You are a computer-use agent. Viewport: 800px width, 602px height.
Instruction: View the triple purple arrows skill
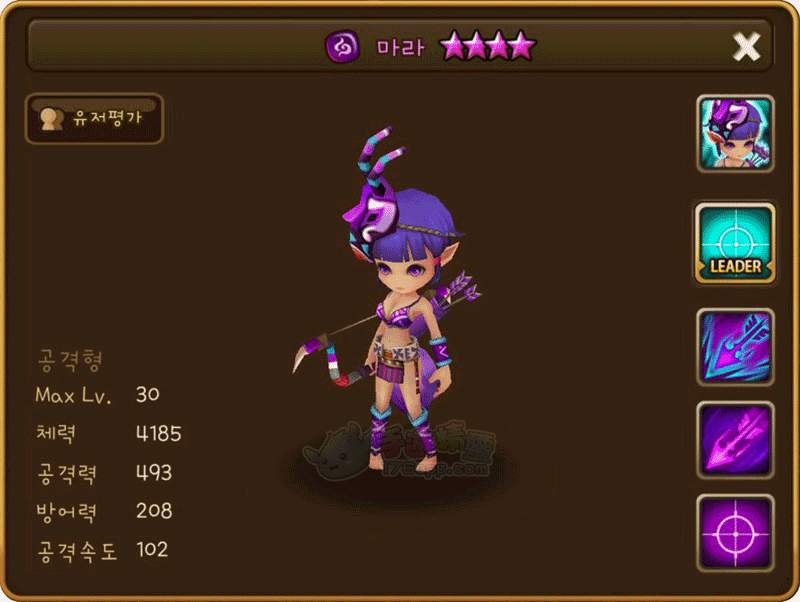pyautogui.click(x=735, y=346)
